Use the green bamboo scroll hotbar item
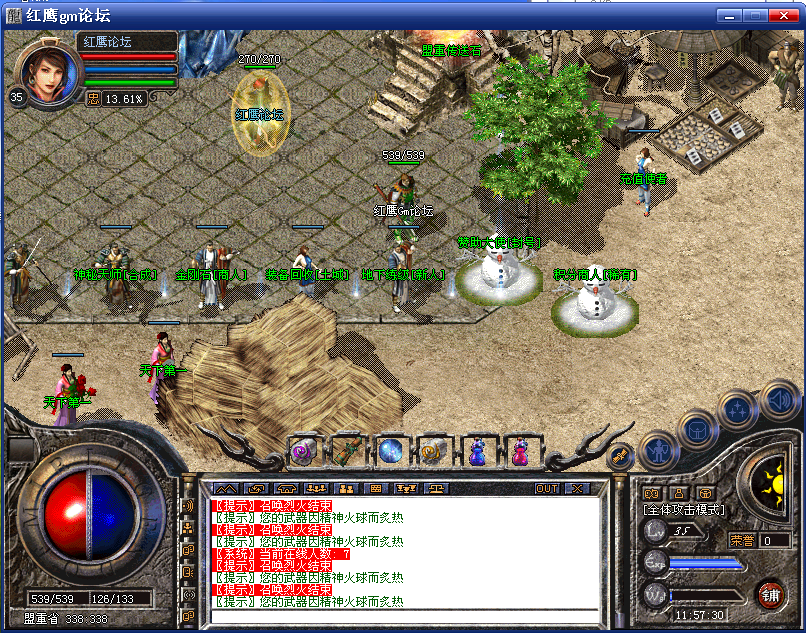 coord(346,452)
